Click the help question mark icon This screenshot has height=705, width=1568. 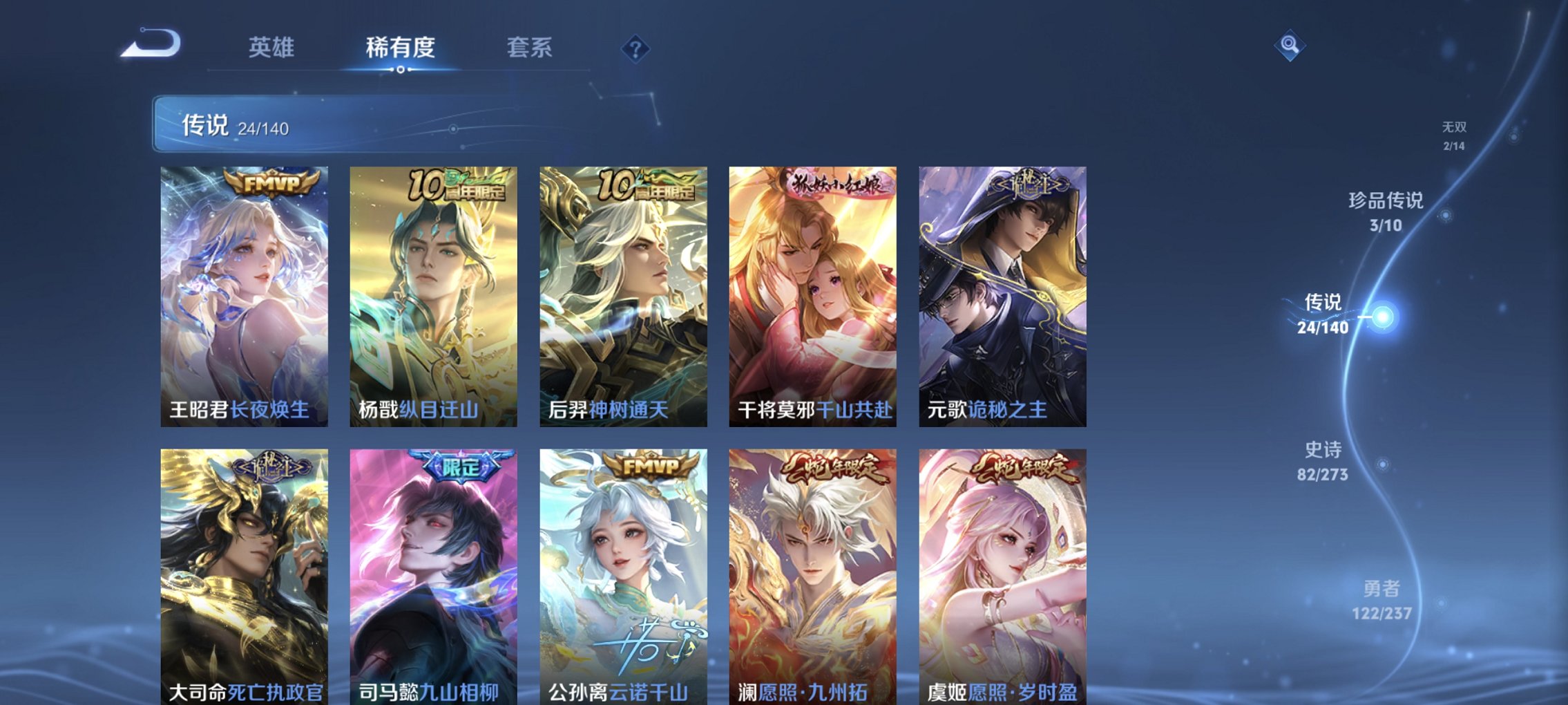click(x=635, y=48)
